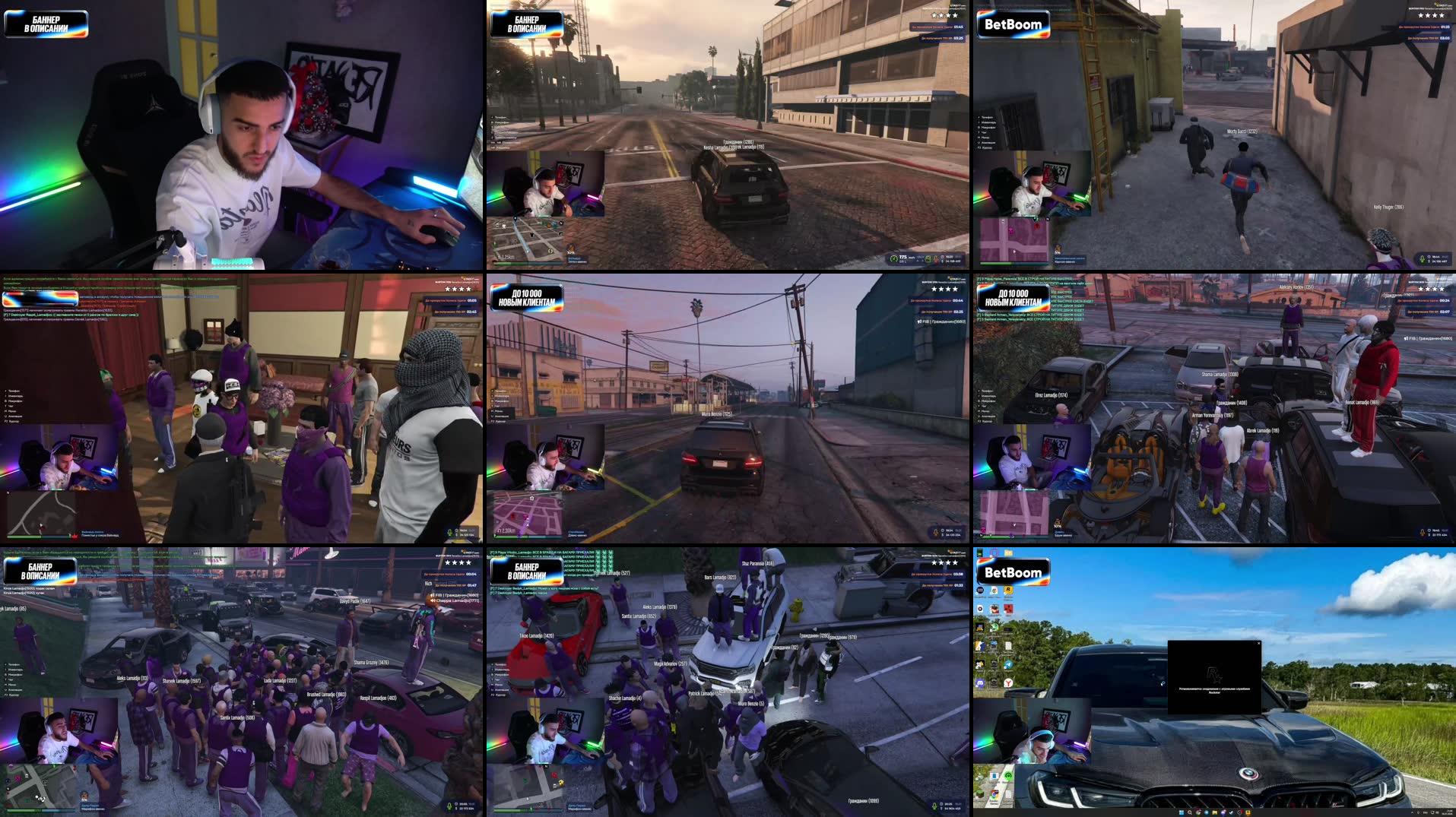Open Discord from the desktop icons
Screen dimensions: 1456x817
pos(980,682)
